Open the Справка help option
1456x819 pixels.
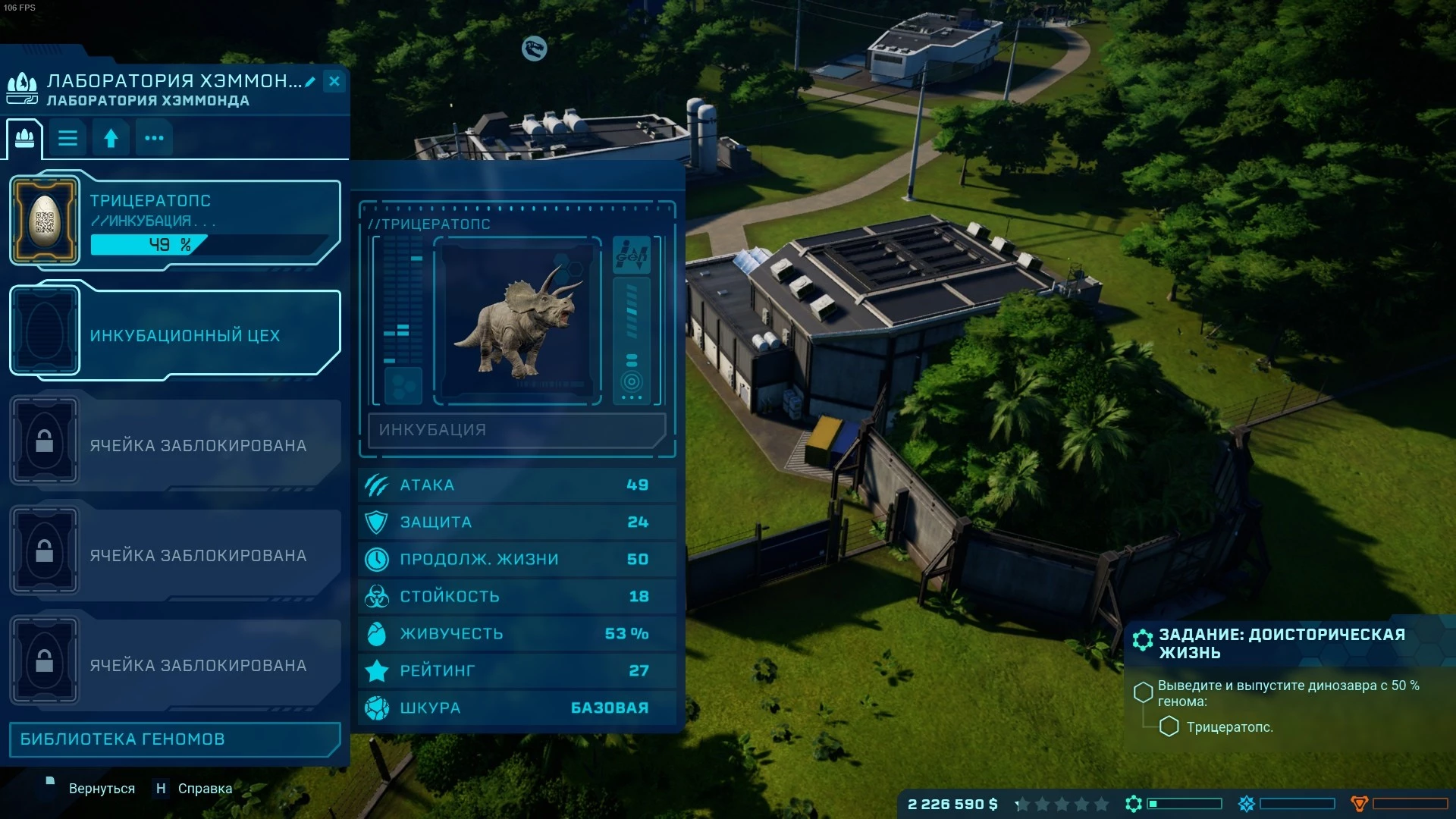[x=204, y=789]
